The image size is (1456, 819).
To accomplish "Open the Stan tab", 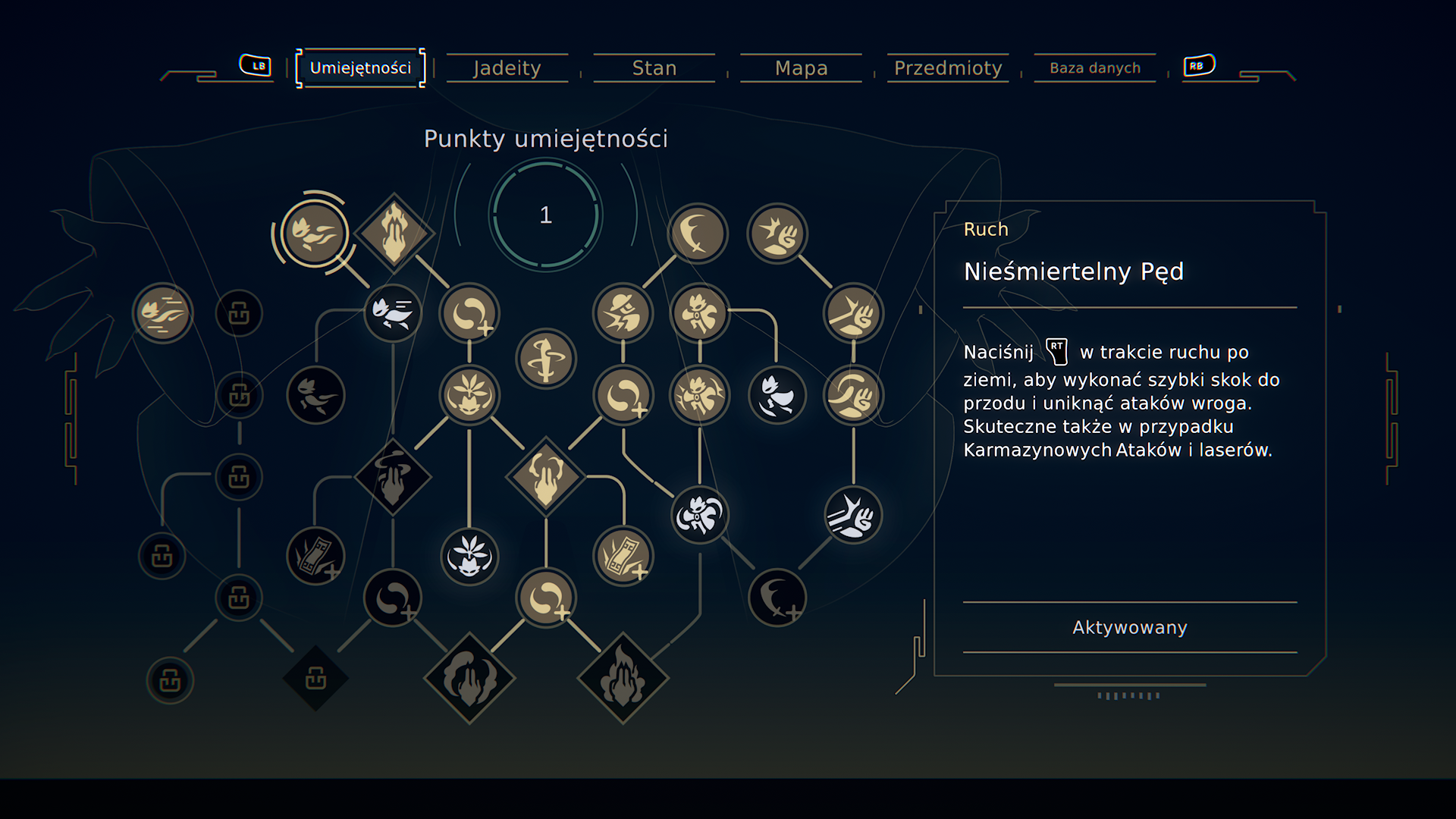I will pos(654,68).
